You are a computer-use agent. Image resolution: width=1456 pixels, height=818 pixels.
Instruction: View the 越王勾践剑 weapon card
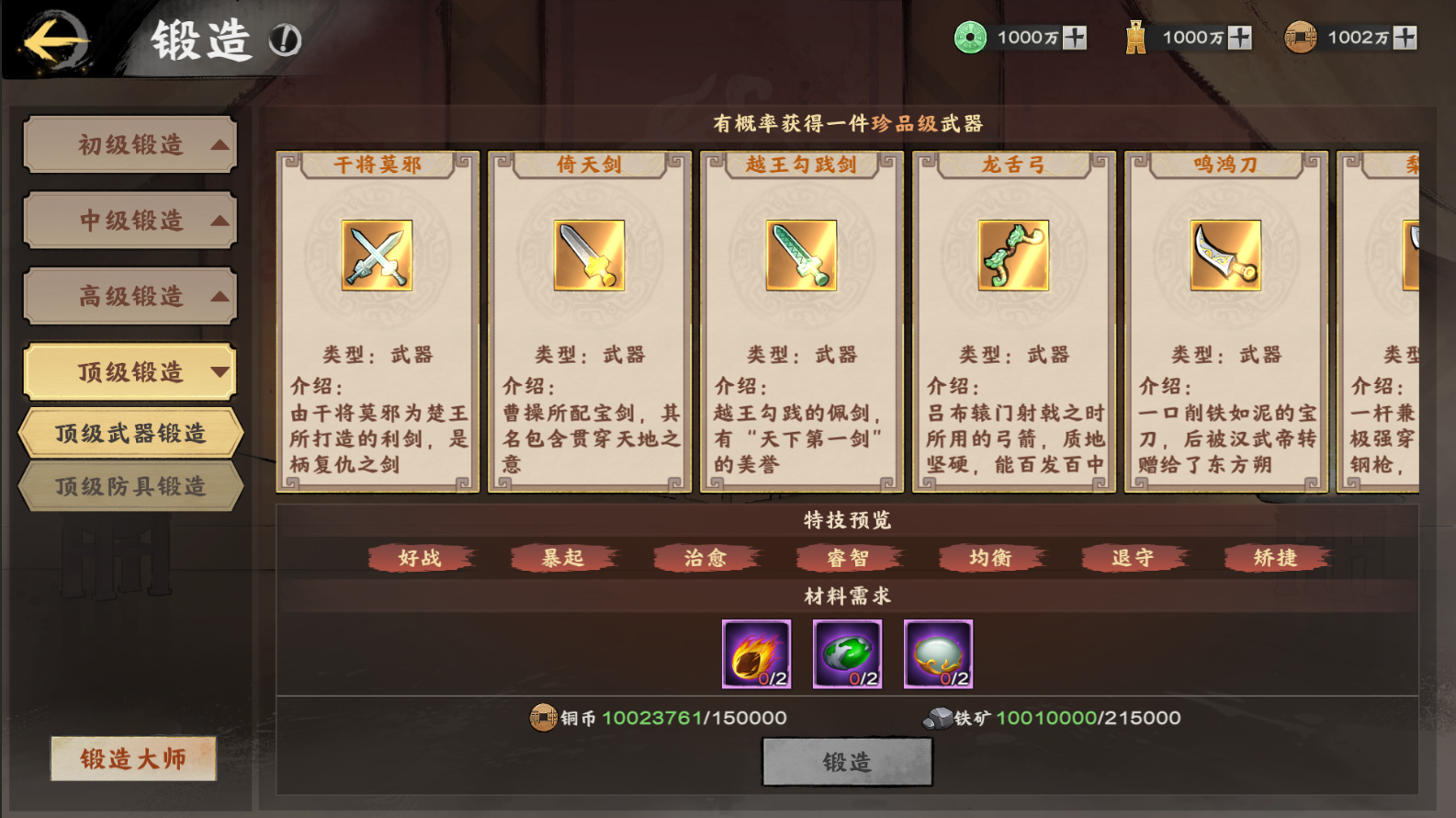(x=801, y=322)
